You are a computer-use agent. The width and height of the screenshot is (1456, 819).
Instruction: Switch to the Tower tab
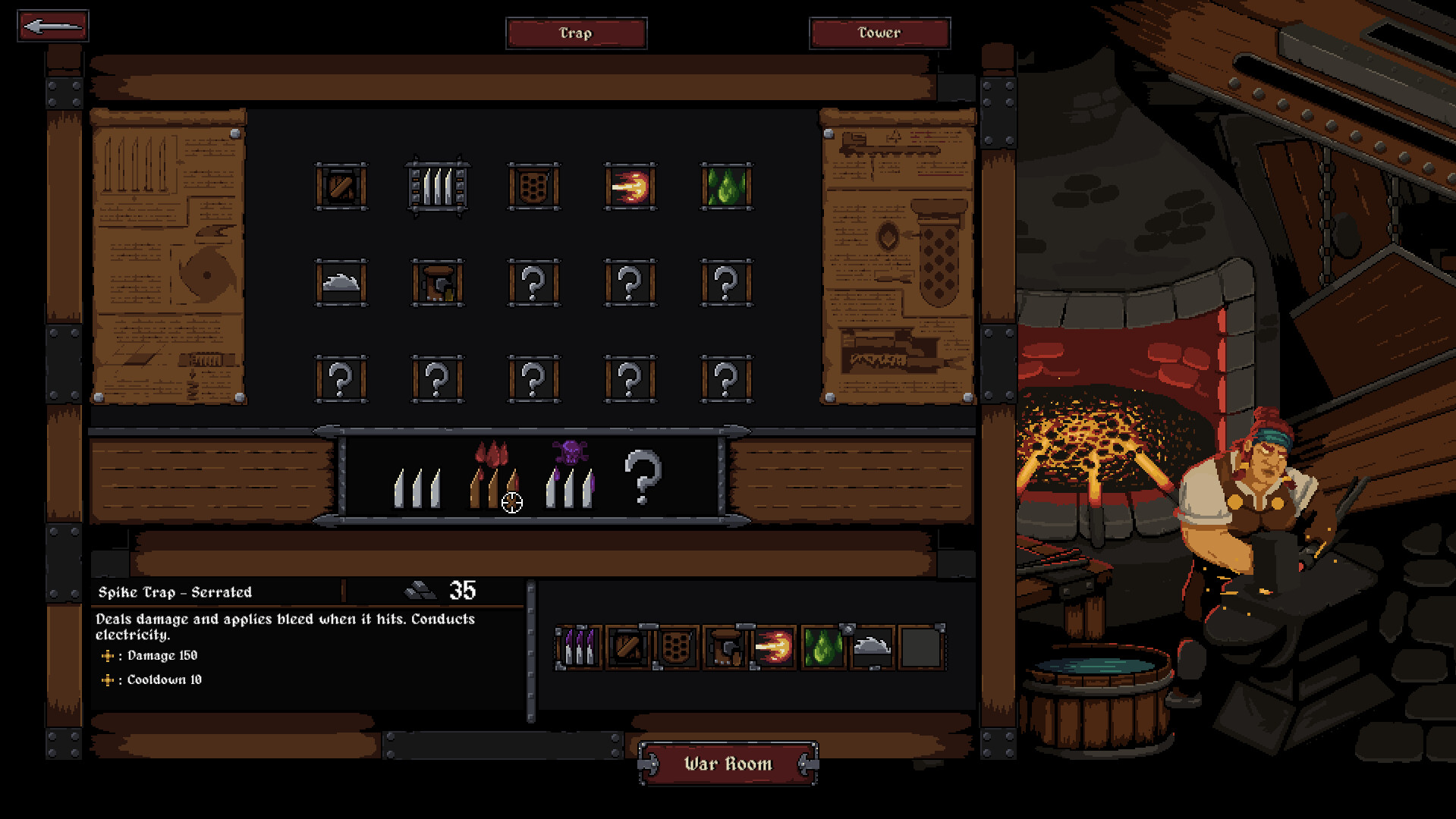point(879,33)
